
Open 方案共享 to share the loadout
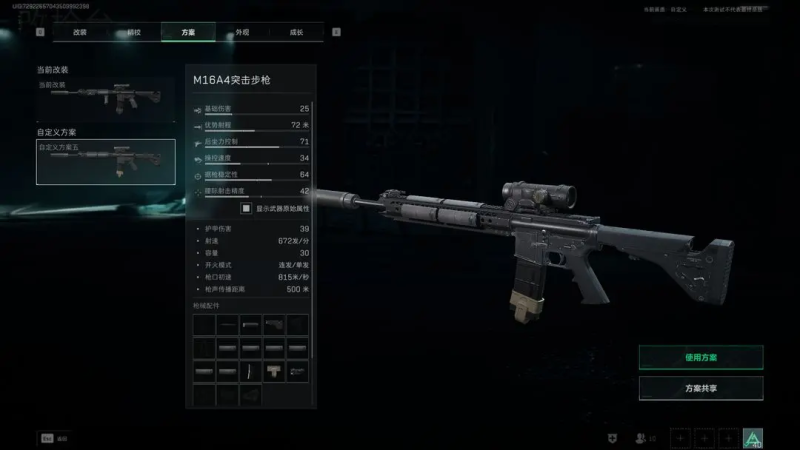tap(700, 388)
